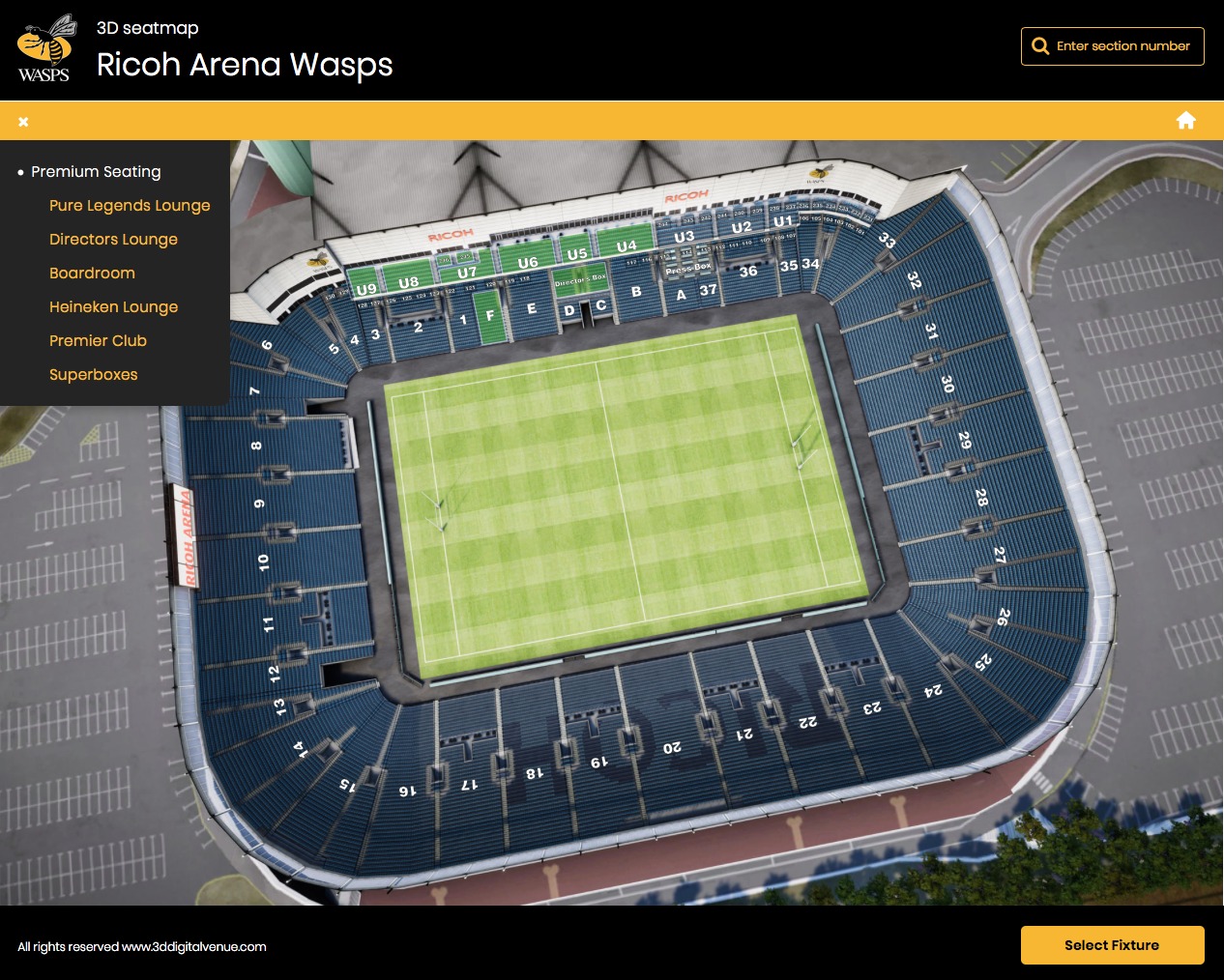Screen dimensions: 1224x980
Task: Open the Premier Club option
Action: click(98, 340)
